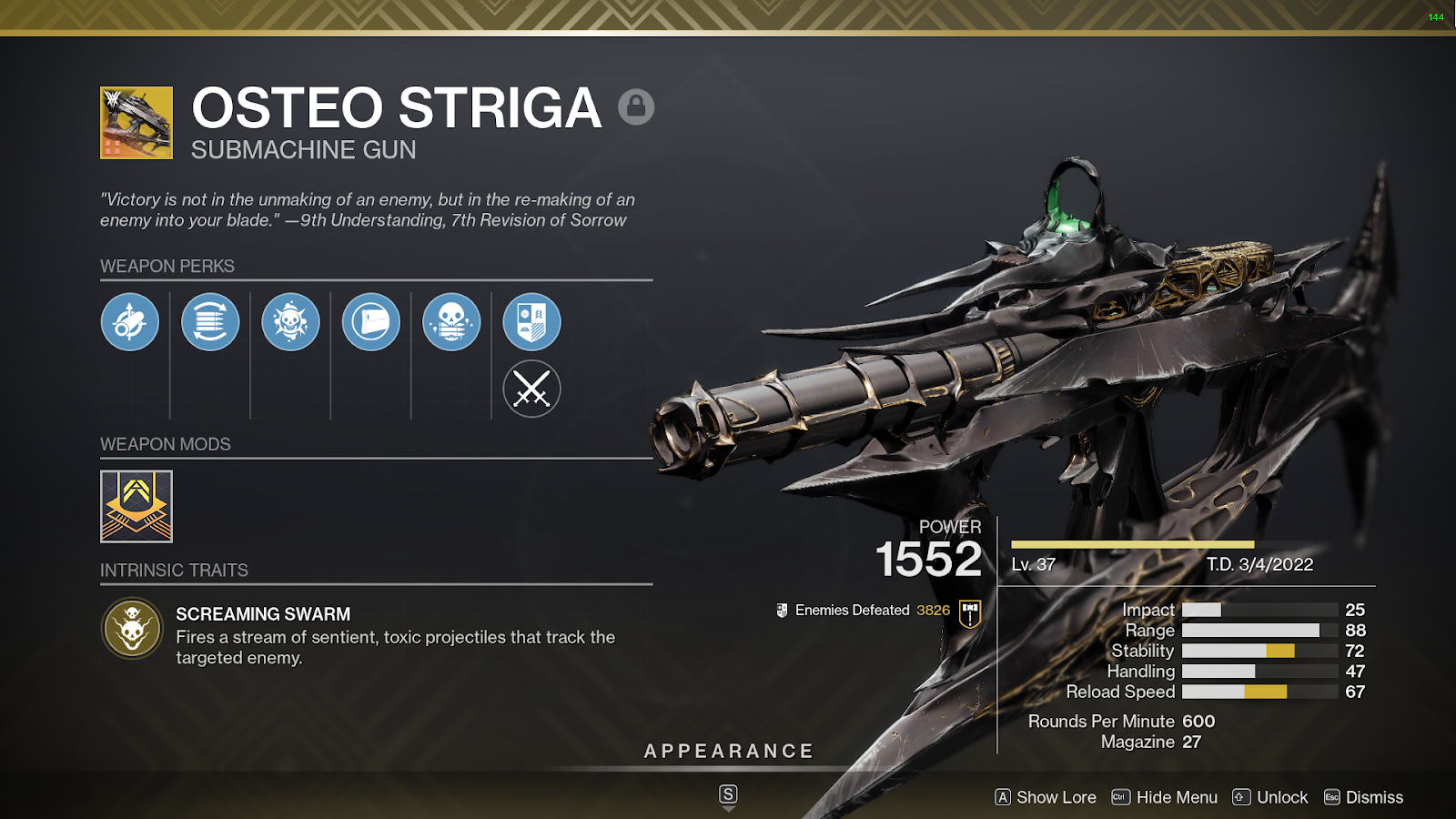Choose the exploding skull perk icon
Screen dimensions: 1456x819
290,322
